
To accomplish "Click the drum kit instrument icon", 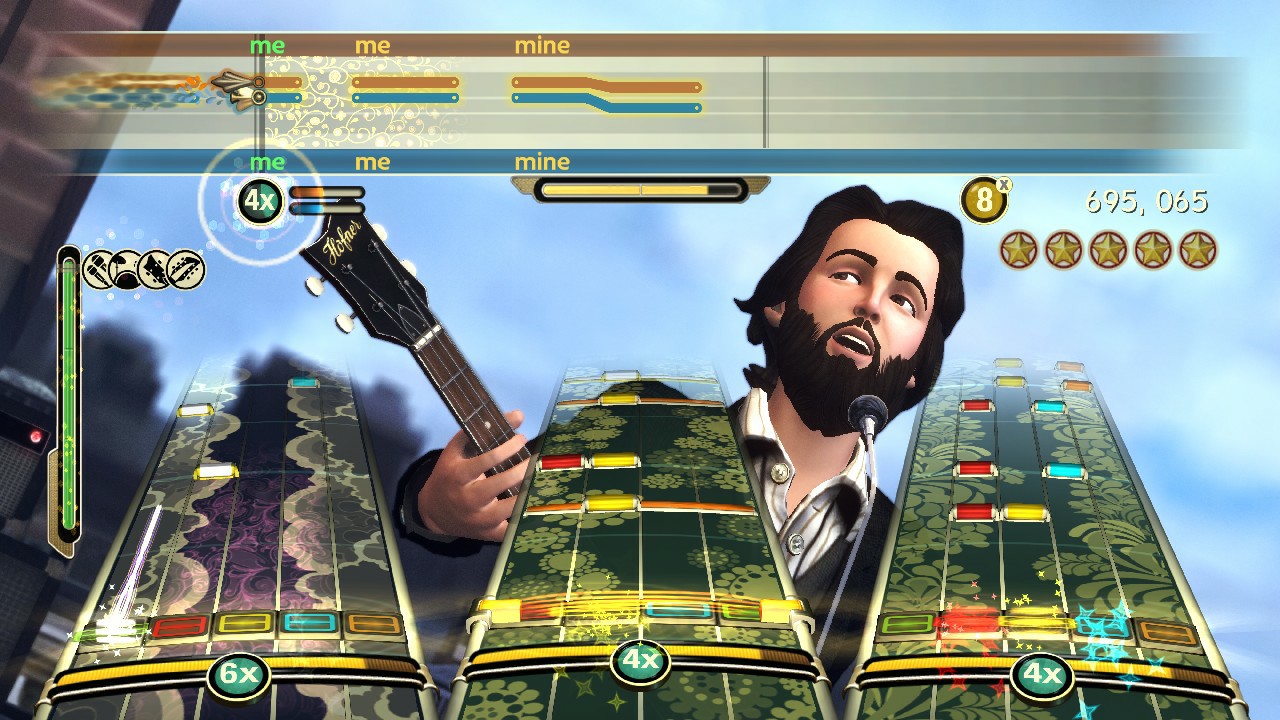I will point(125,268).
